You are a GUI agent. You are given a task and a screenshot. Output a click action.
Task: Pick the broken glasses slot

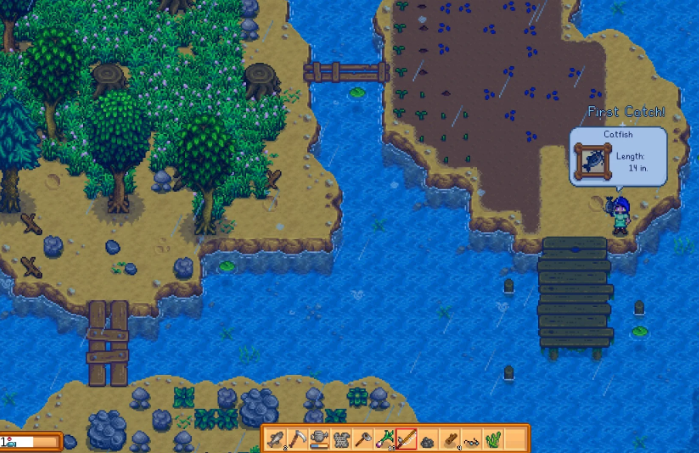click(471, 440)
